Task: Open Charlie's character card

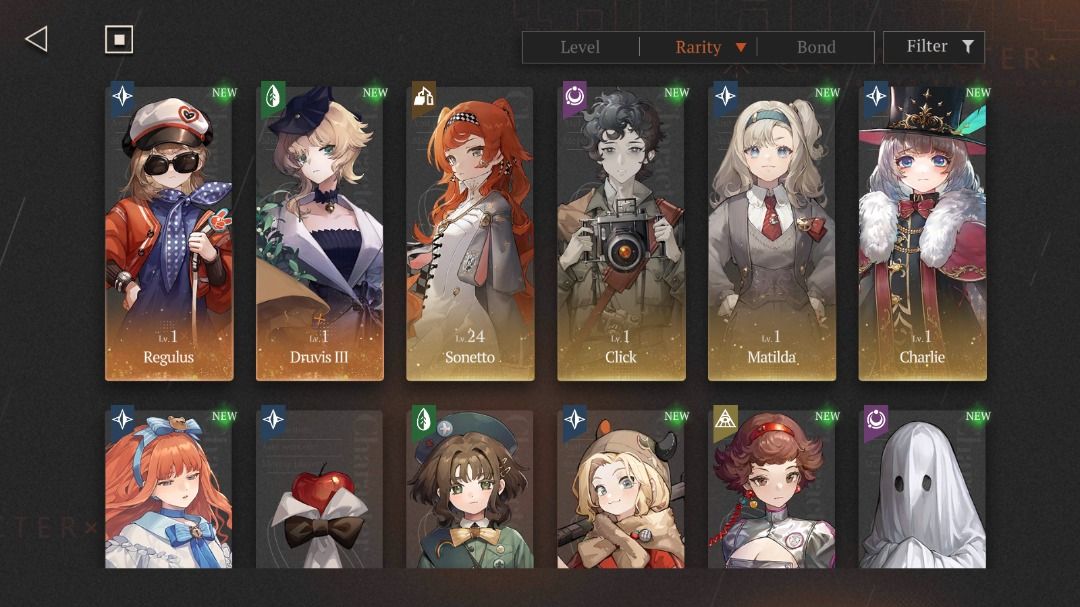Action: click(922, 233)
